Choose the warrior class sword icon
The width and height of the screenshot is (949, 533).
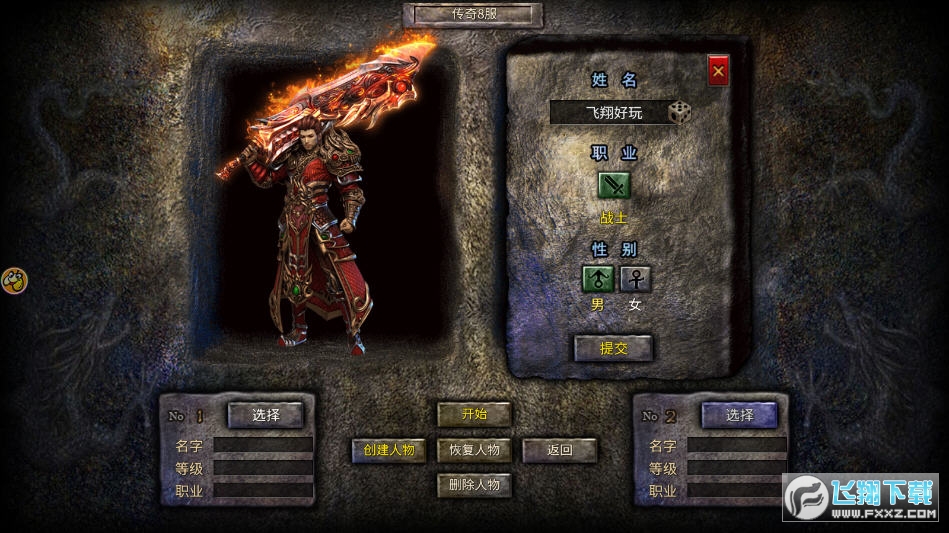point(614,185)
